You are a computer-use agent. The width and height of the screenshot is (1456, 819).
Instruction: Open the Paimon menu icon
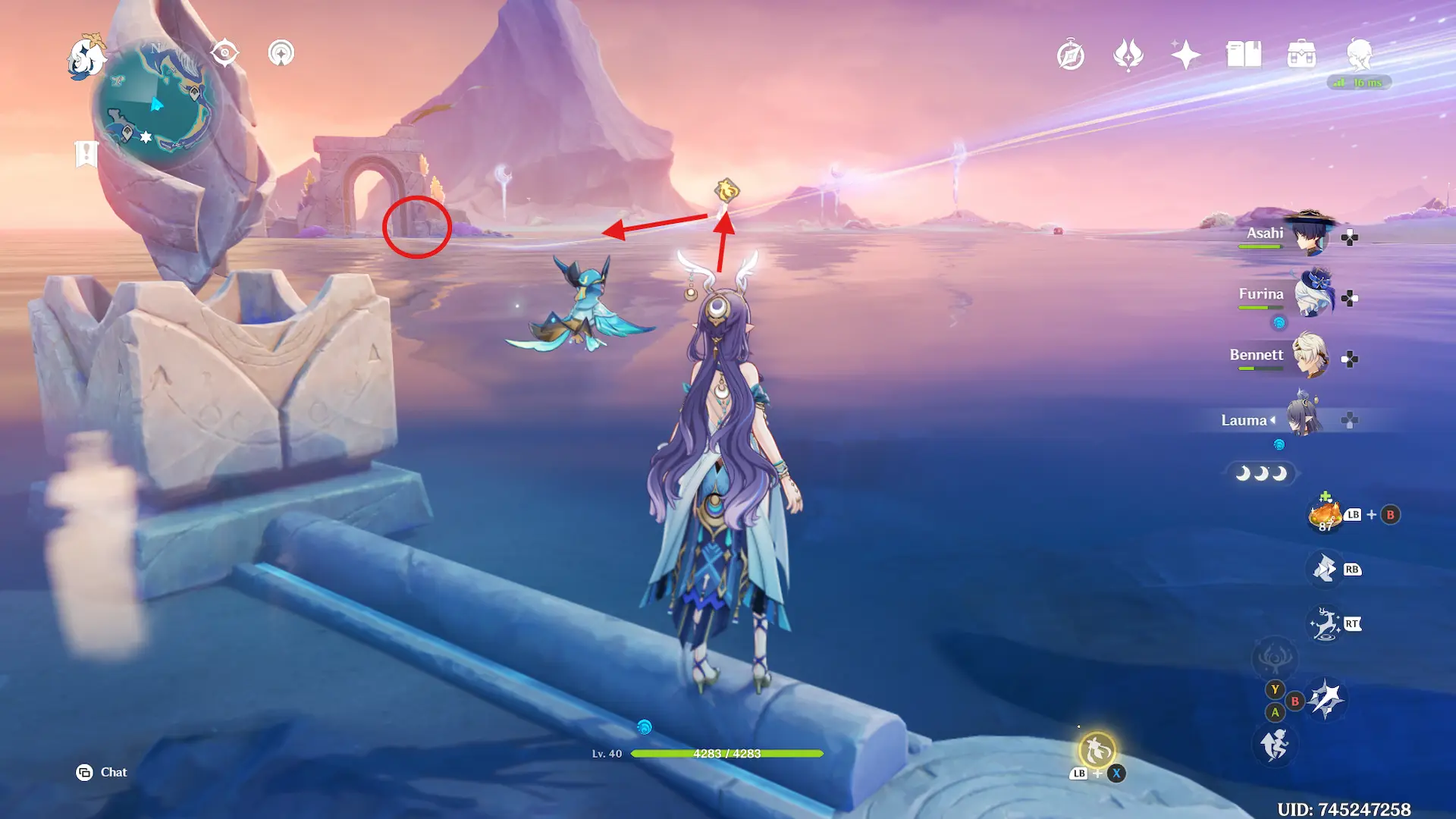(x=85, y=56)
